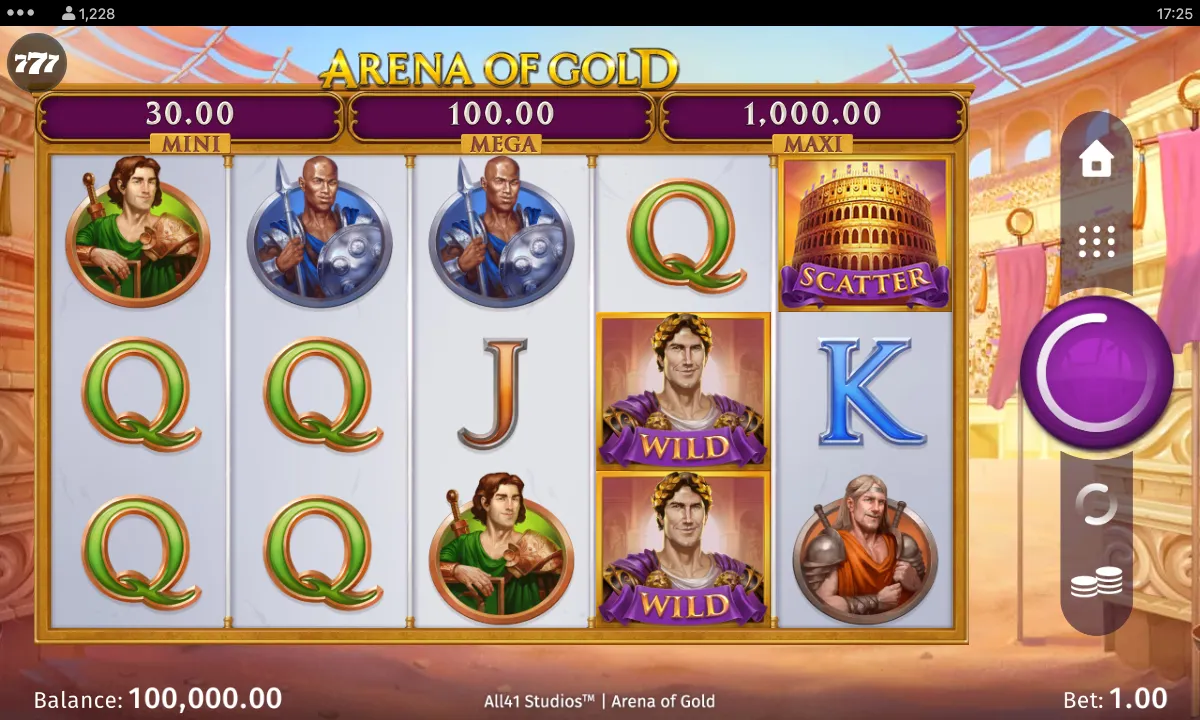
Task: Open the three-dot system menu
Action: pos(20,13)
